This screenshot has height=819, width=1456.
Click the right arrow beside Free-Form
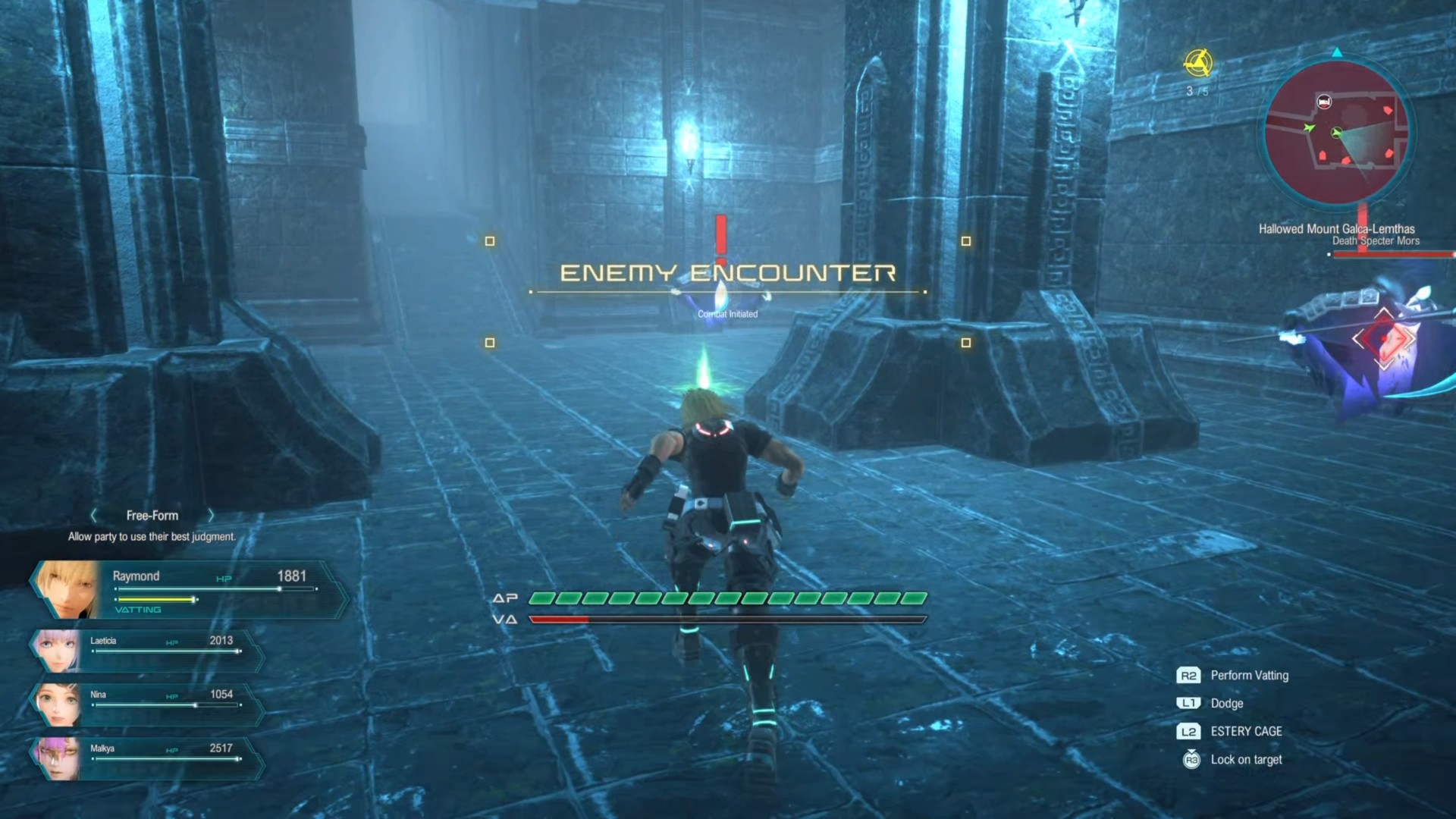pos(211,515)
